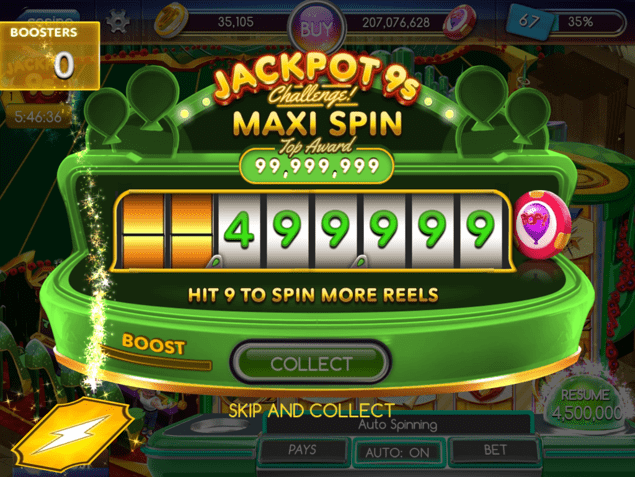Click the red casino chip balance icon
Screen dimensions: 635x477
pos(458,19)
